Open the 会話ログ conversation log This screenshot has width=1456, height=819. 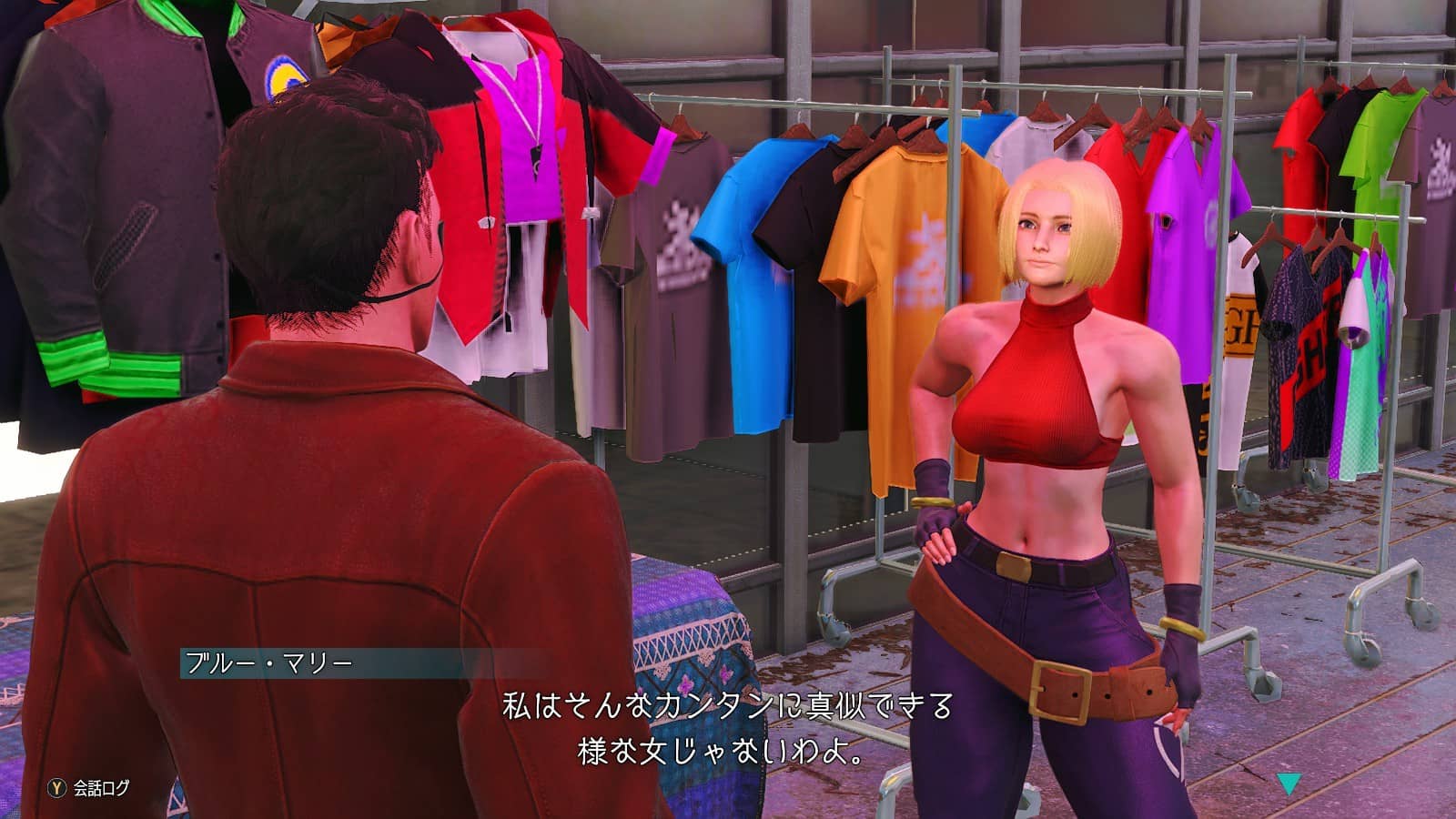[89, 788]
